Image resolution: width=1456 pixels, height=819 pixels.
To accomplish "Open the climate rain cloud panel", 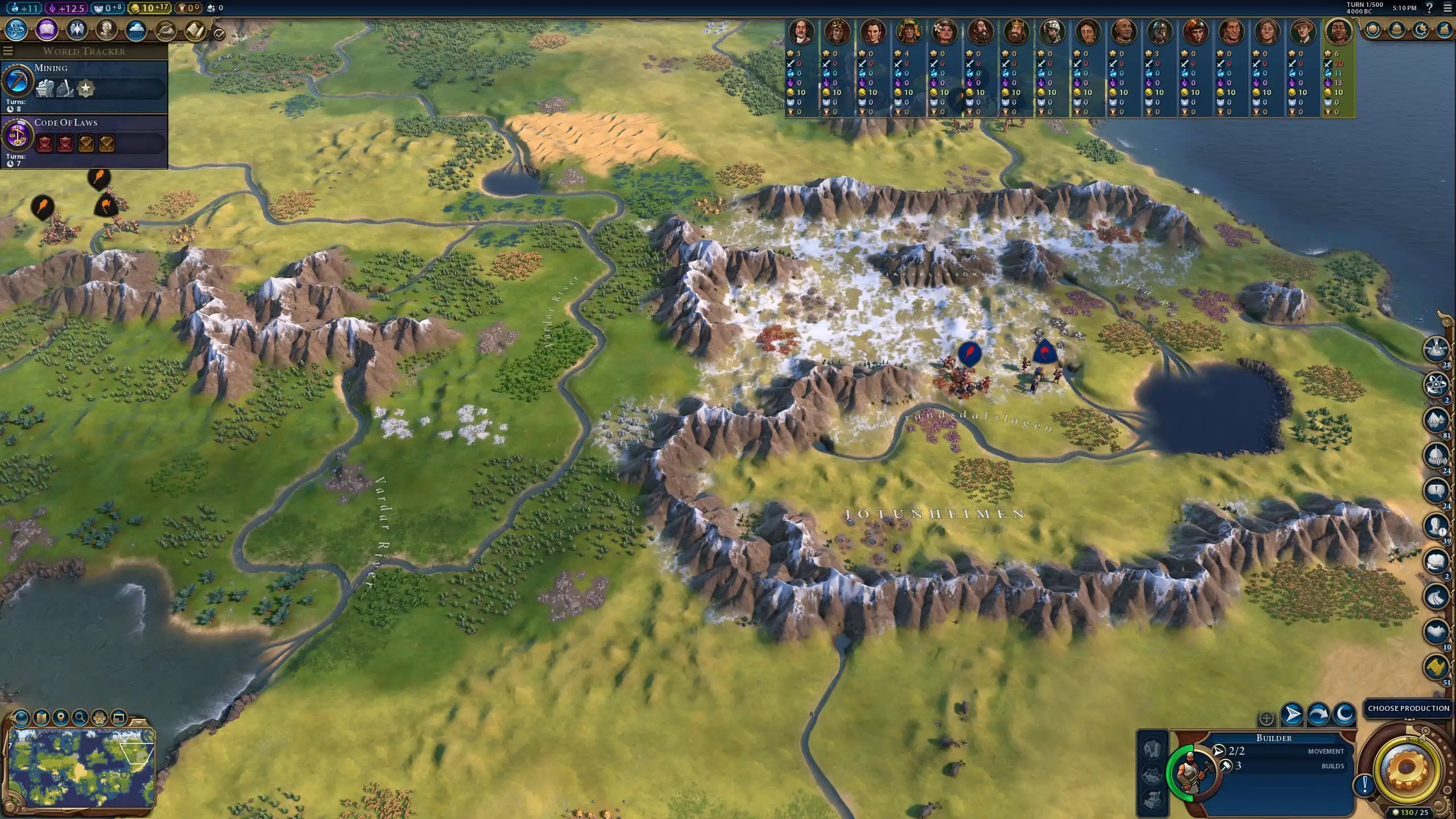I will pos(136,30).
